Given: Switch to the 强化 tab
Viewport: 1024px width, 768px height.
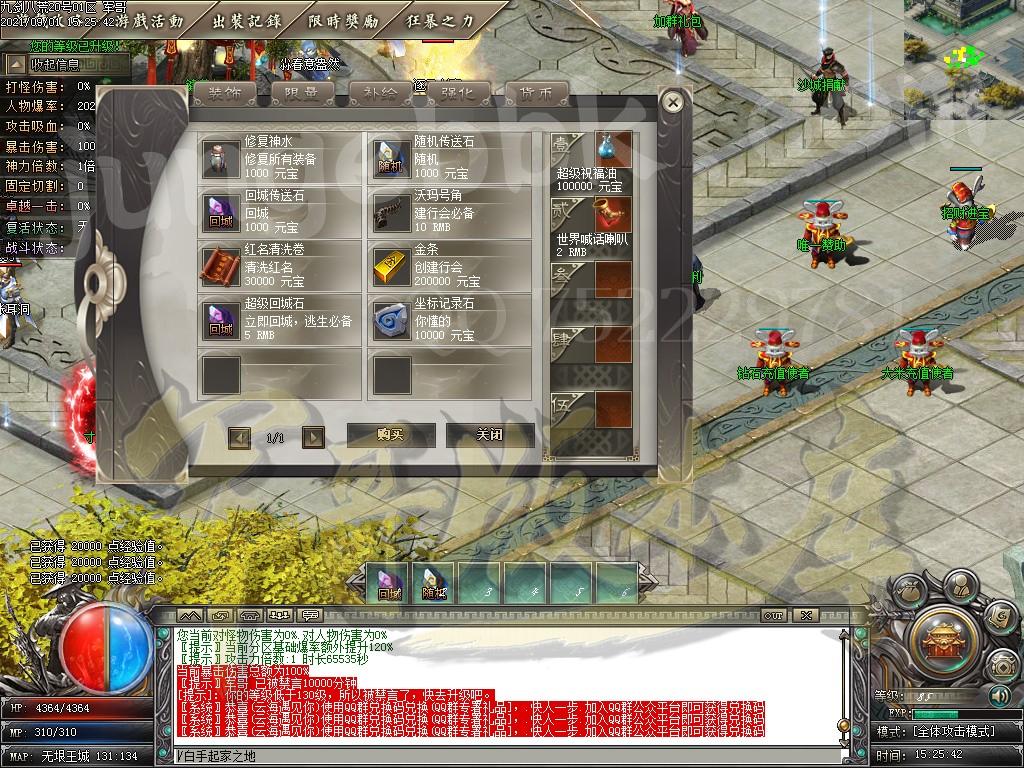Looking at the screenshot, I should [x=458, y=93].
